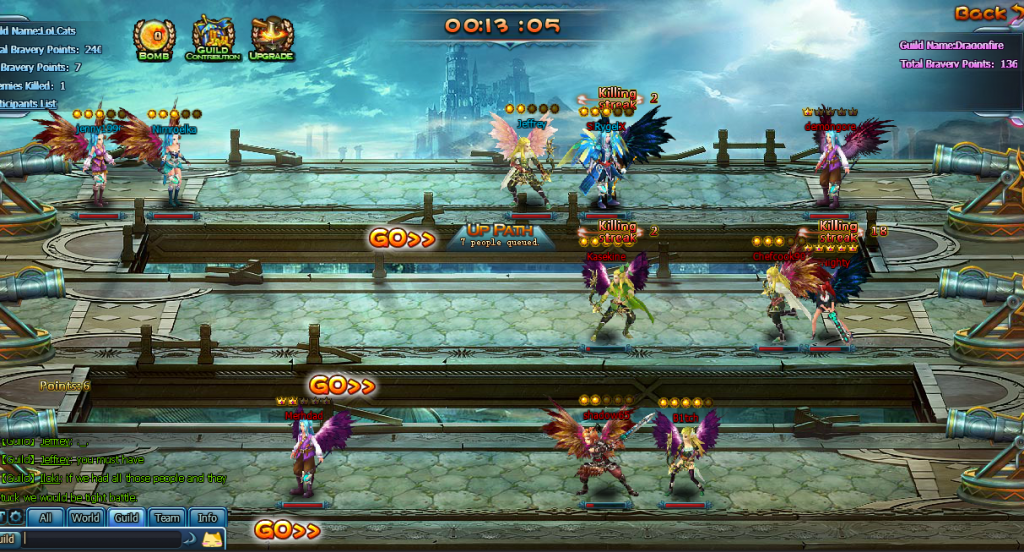View the Info chat tab
Screen dimensions: 1024x552
pyautogui.click(x=207, y=517)
